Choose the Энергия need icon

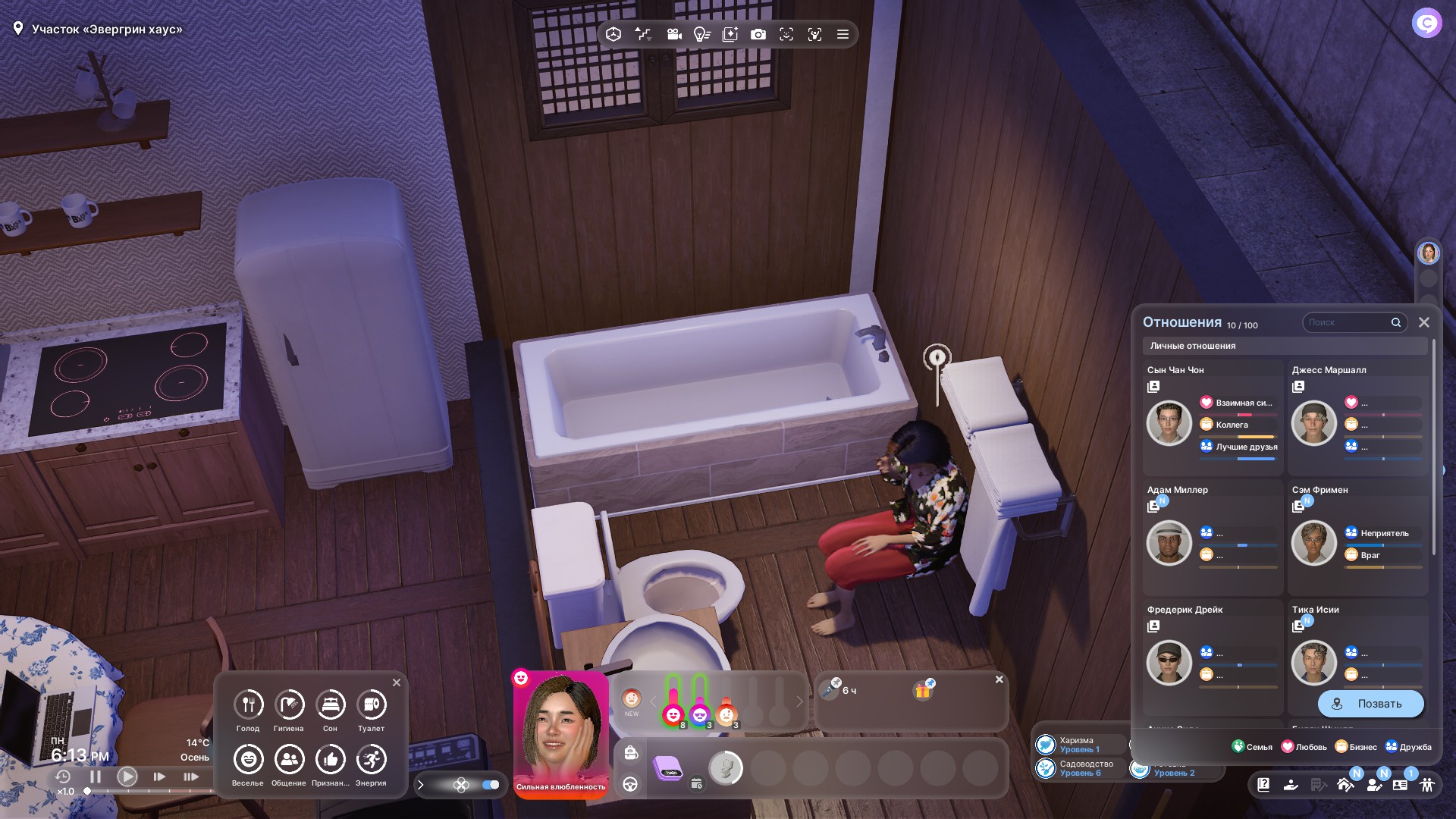(371, 760)
